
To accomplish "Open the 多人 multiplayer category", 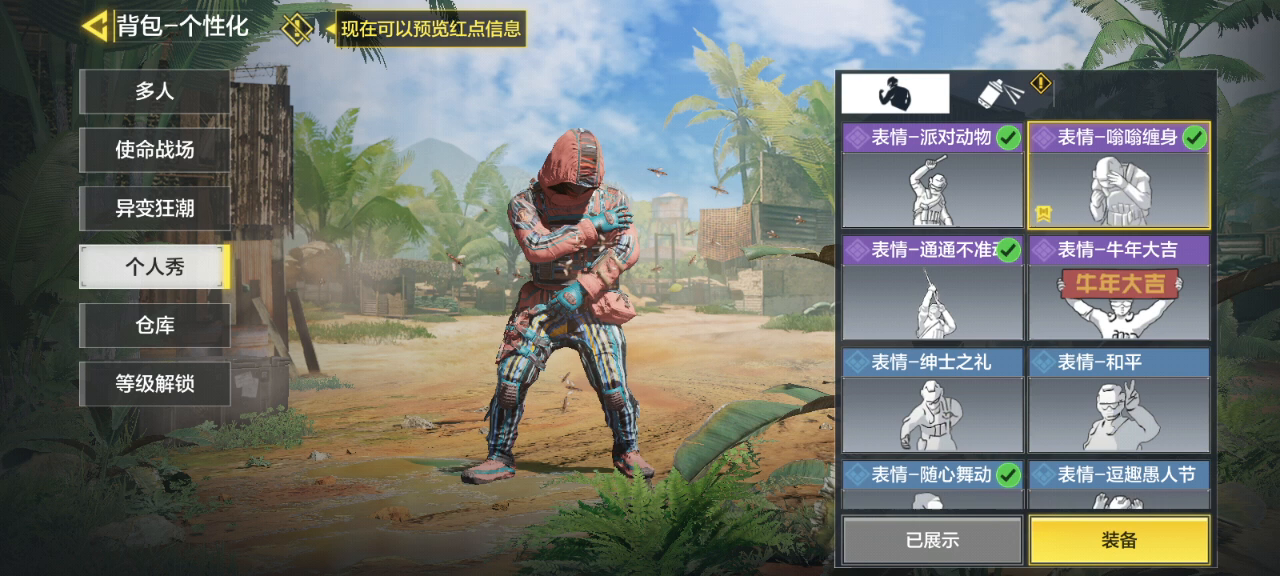I will click(x=155, y=92).
